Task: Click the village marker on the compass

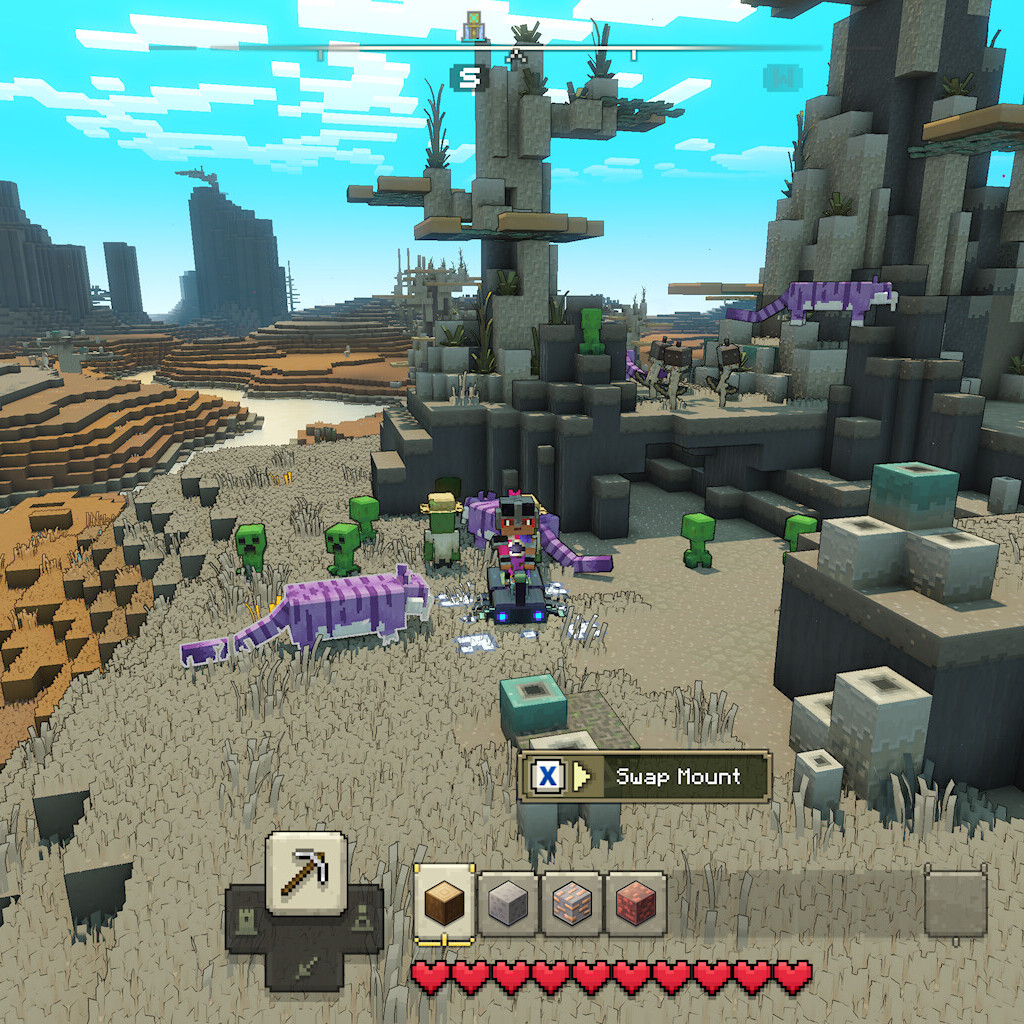Action: coord(474,27)
